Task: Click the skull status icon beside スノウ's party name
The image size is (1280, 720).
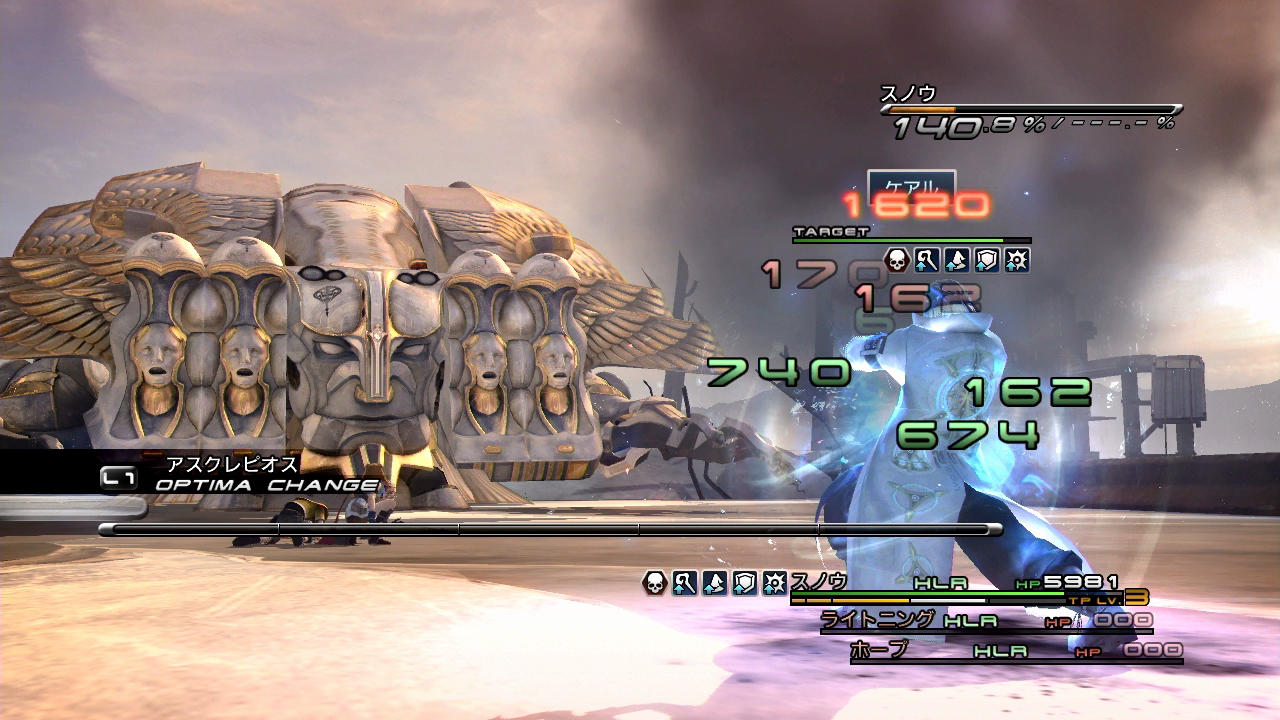Action: tap(655, 583)
